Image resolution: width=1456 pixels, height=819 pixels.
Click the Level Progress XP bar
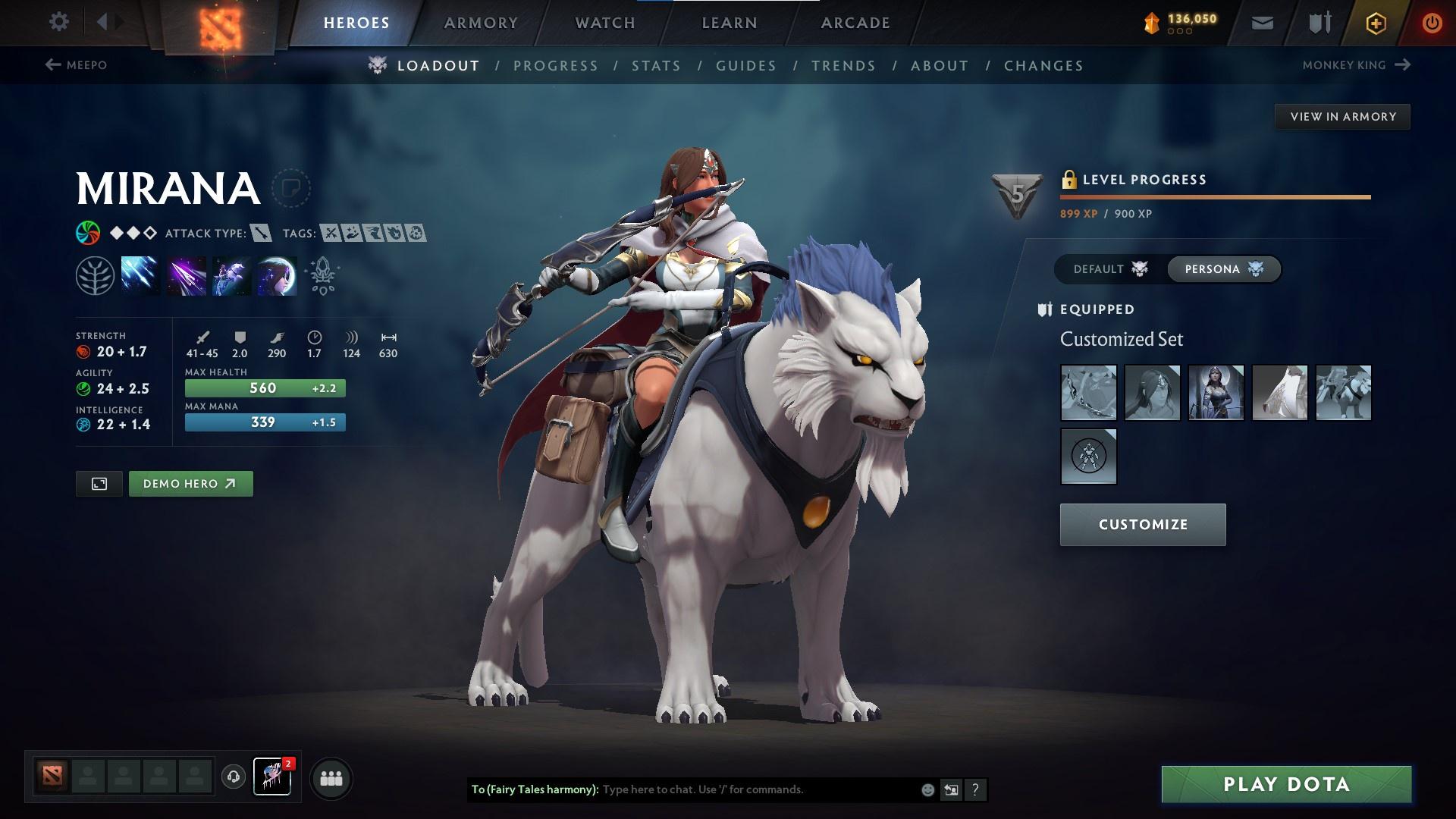point(1213,197)
